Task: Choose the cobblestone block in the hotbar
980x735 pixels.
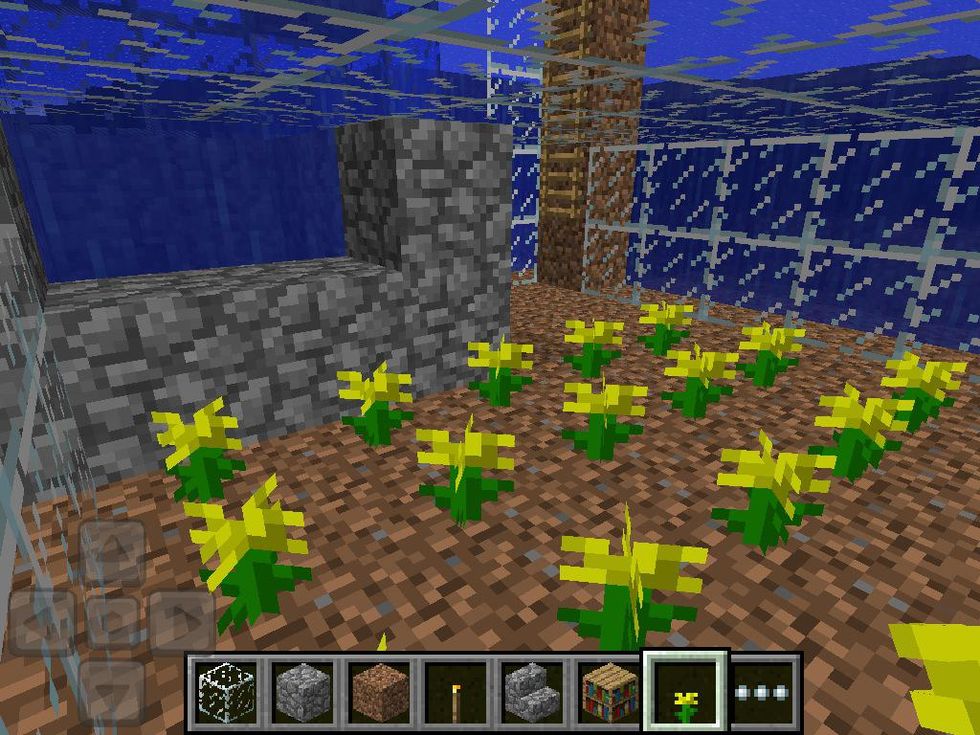Action: click(x=301, y=691)
